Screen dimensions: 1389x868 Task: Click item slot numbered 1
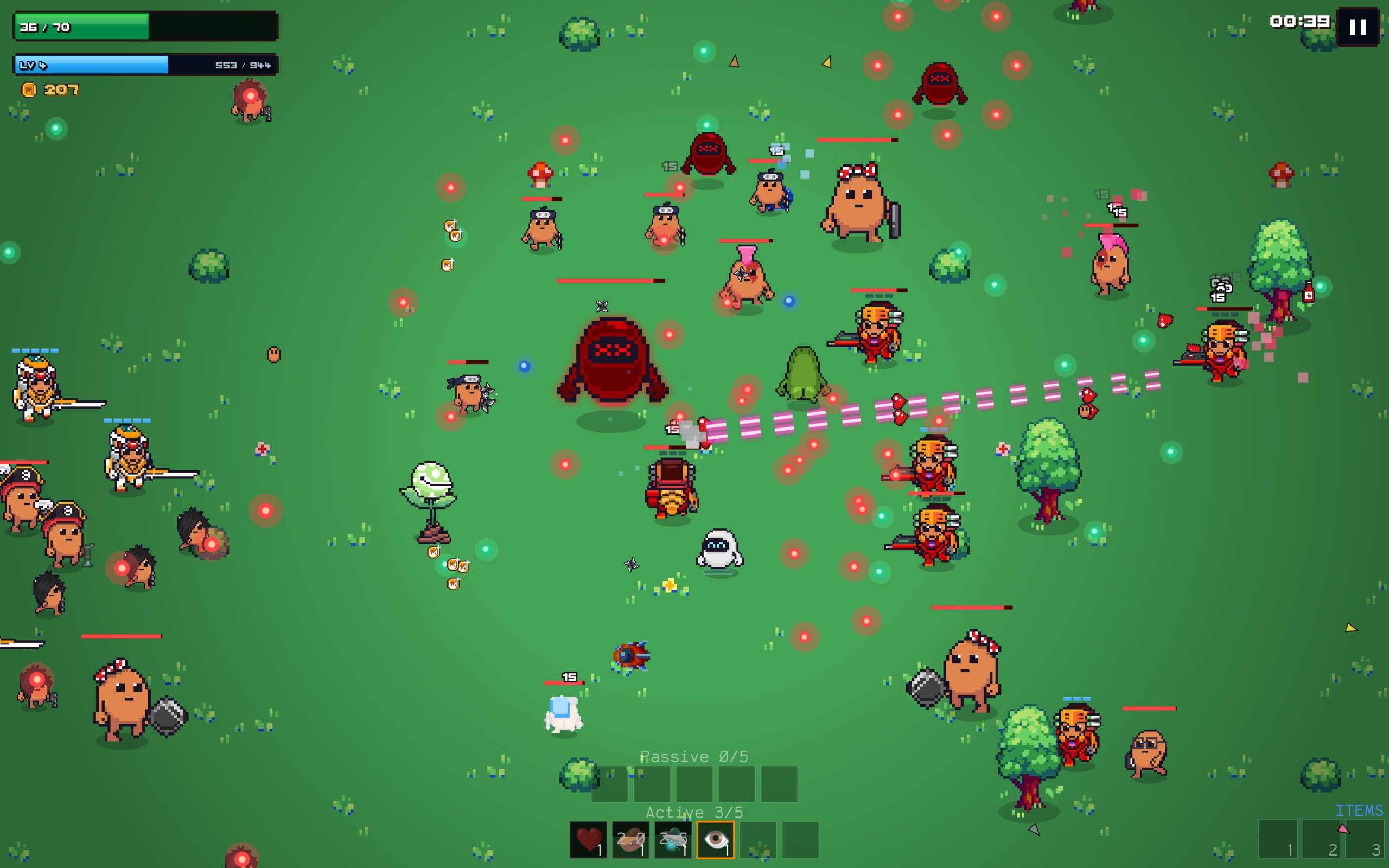[1278, 839]
